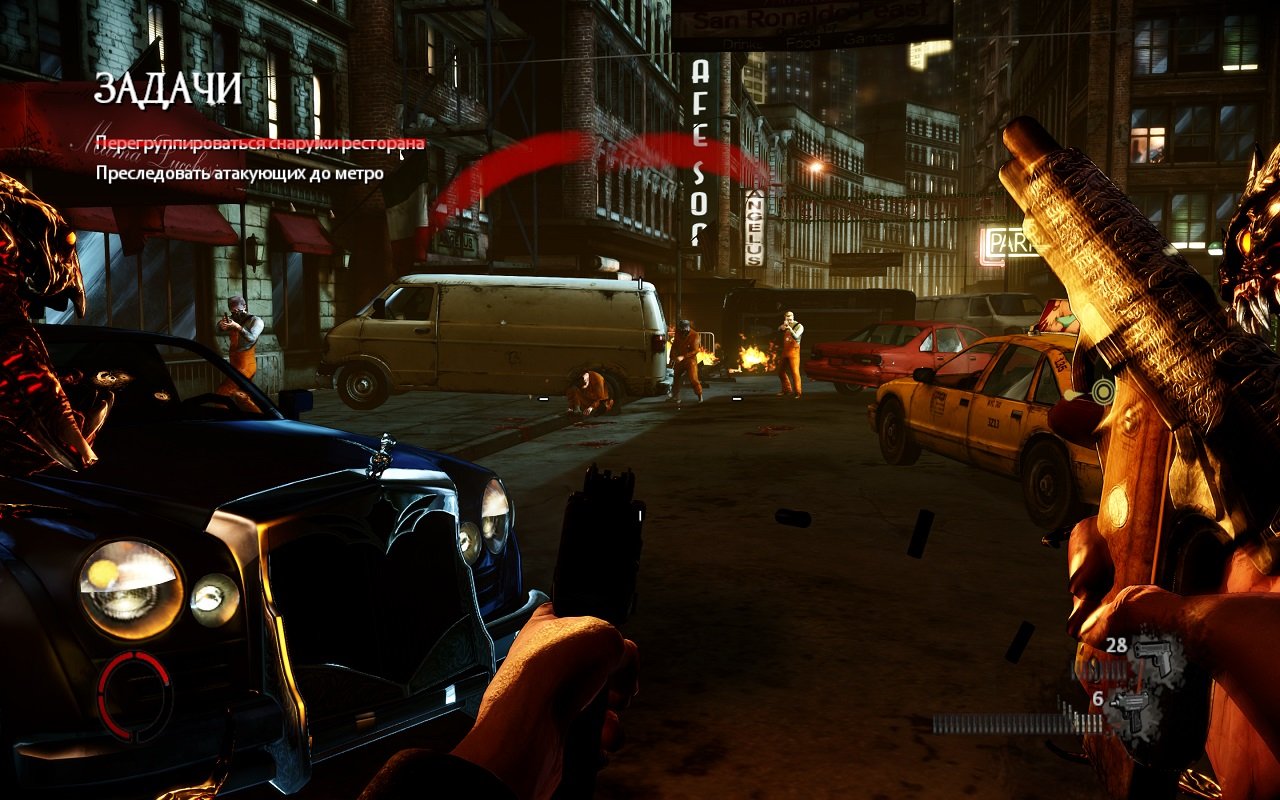This screenshot has width=1280, height=800.
Task: Click the objective 'Преследовать атакующих до метро'
Action: 239,173
